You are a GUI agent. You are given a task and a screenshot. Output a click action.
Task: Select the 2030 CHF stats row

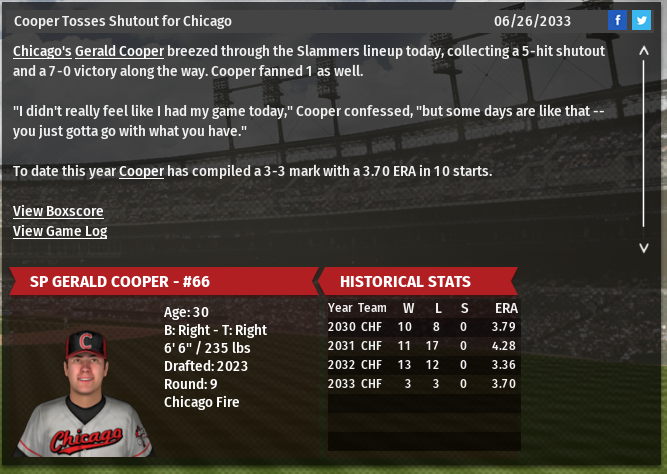[x=423, y=327]
